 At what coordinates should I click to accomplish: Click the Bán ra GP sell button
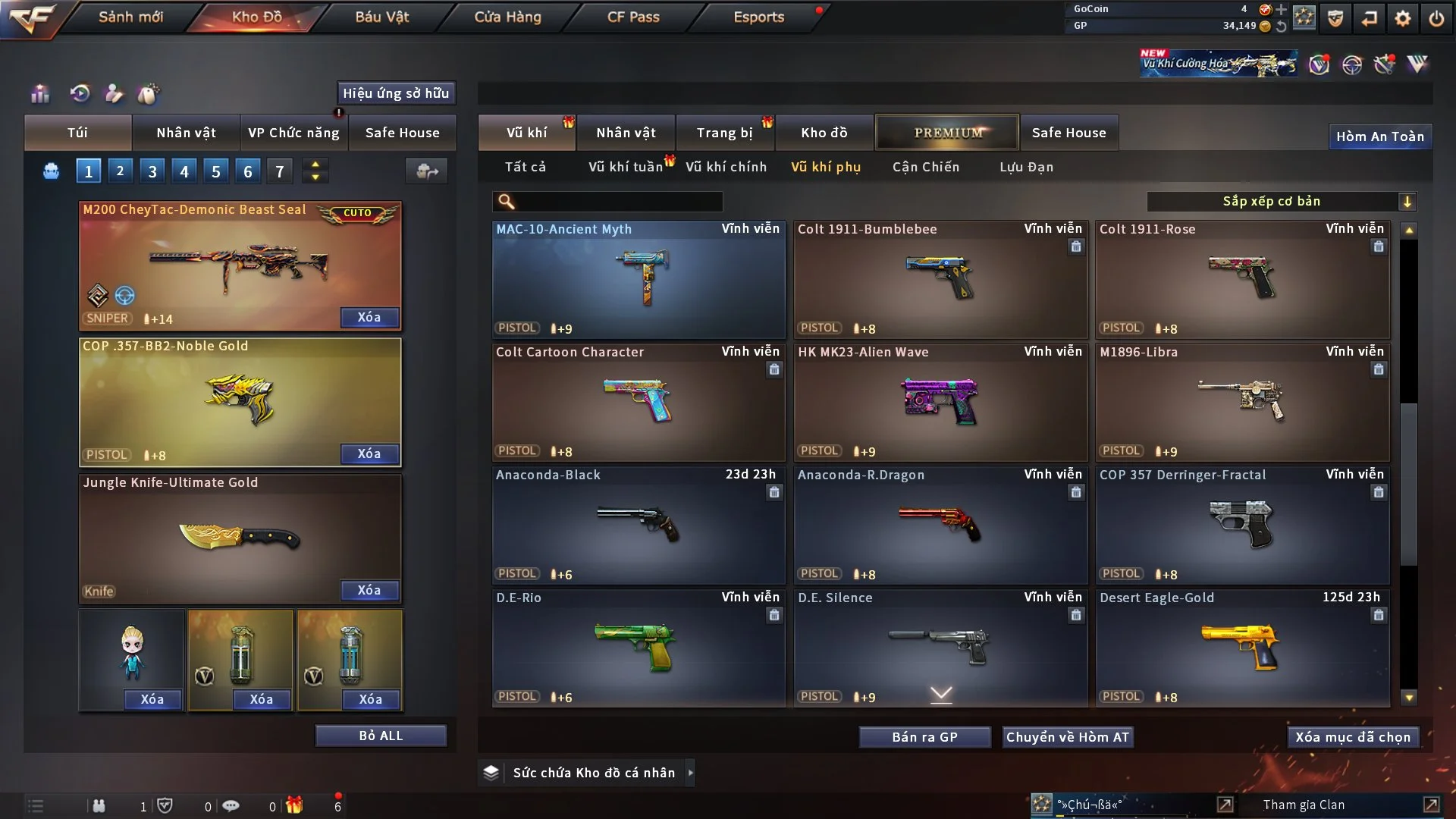coord(924,737)
